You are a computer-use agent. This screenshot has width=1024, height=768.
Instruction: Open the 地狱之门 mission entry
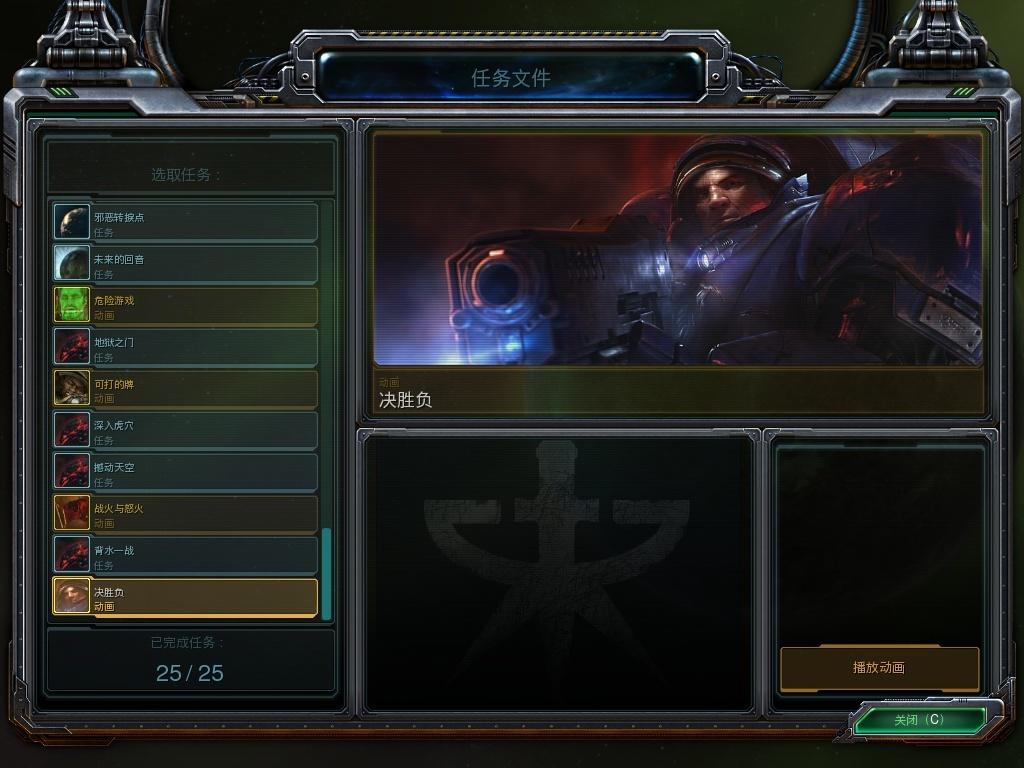186,348
